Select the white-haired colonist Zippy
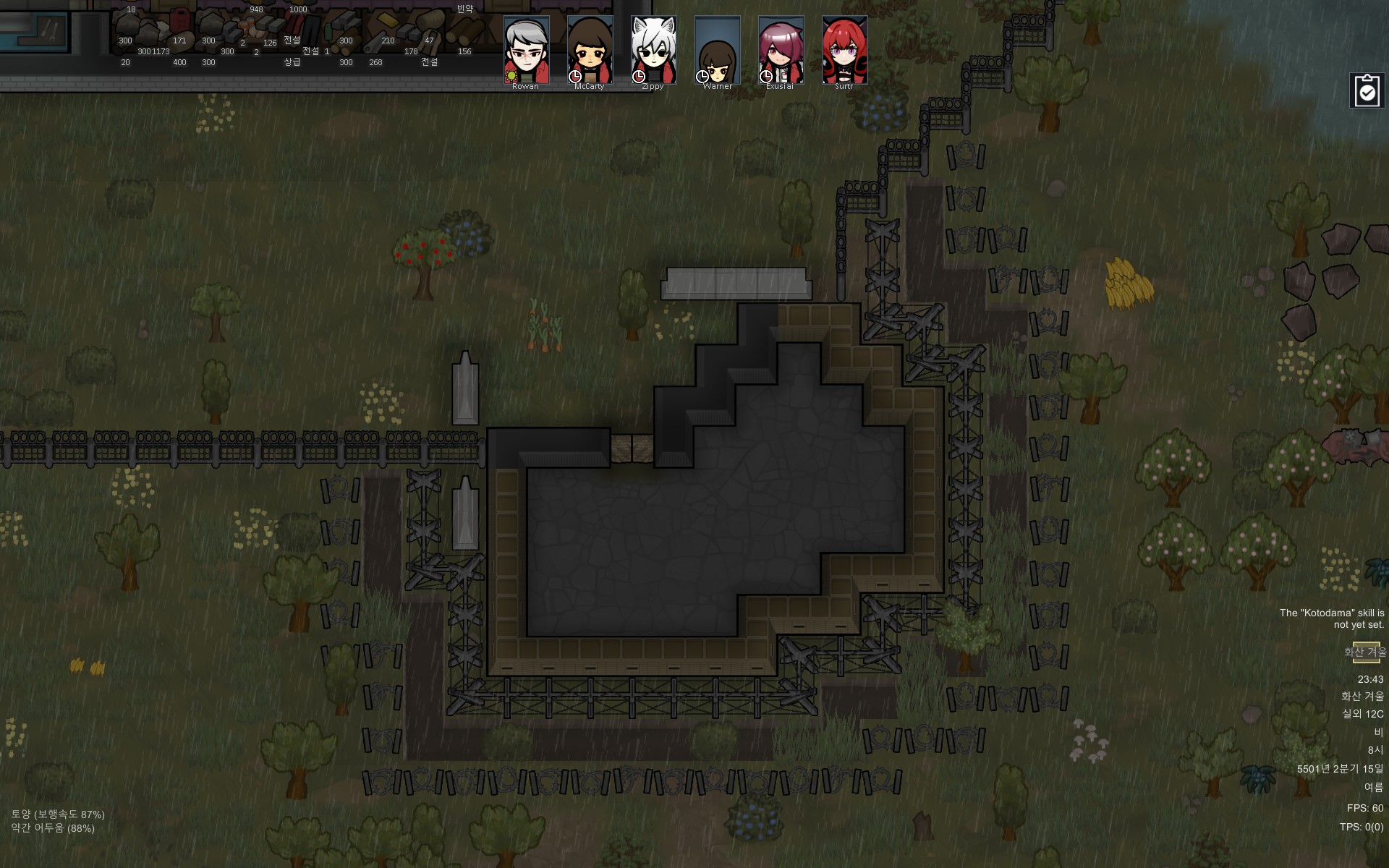The height and width of the screenshot is (868, 1389). [653, 51]
